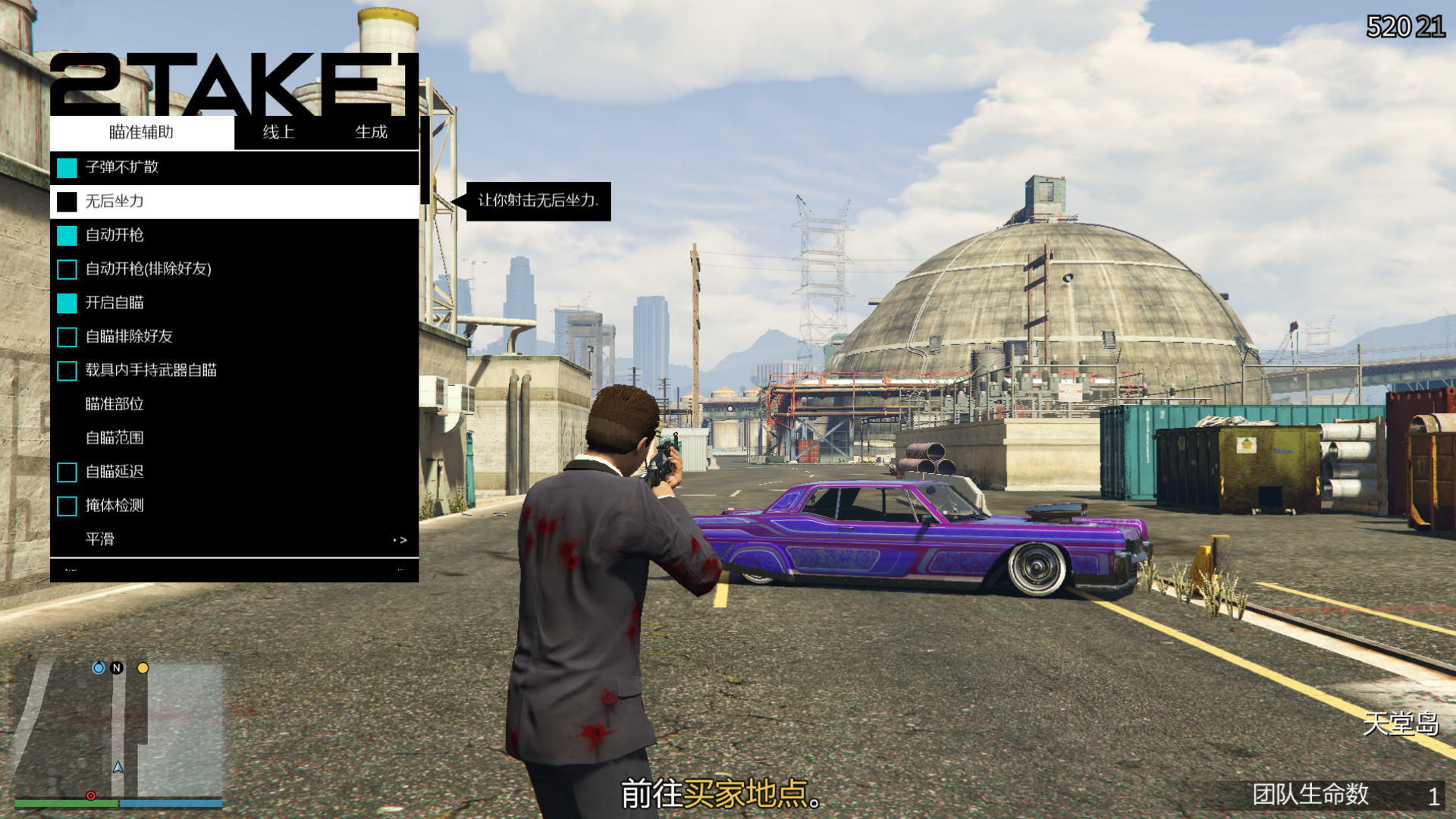Disable the 子弹不扩散 option
The height and width of the screenshot is (819, 1456).
tap(124, 168)
